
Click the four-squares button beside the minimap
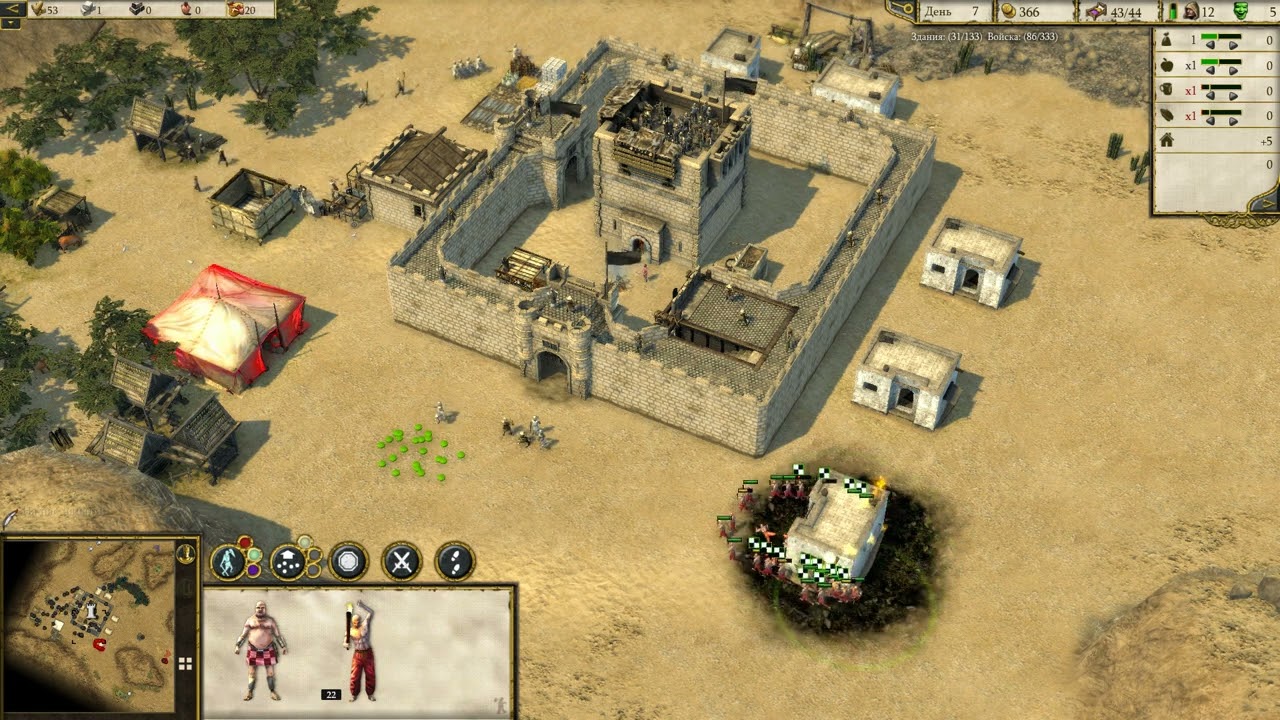[x=185, y=663]
